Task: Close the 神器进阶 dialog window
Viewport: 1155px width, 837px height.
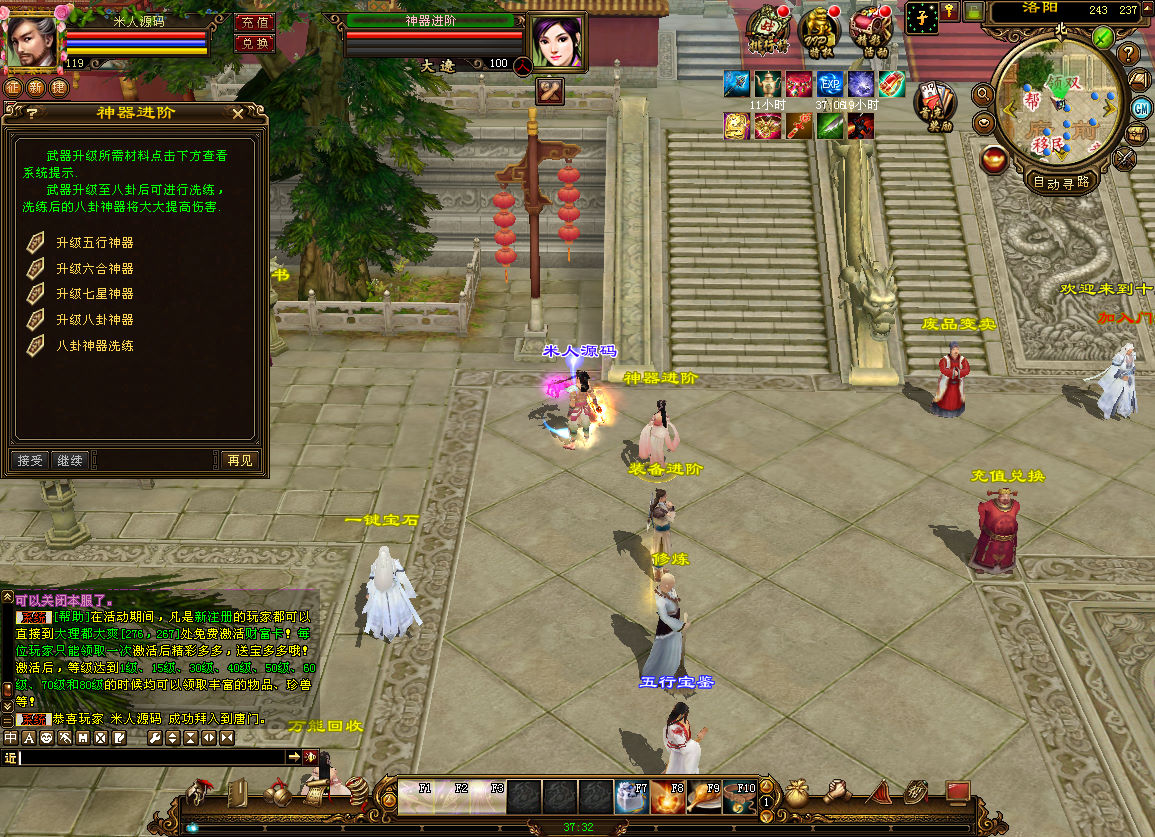Action: 238,114
